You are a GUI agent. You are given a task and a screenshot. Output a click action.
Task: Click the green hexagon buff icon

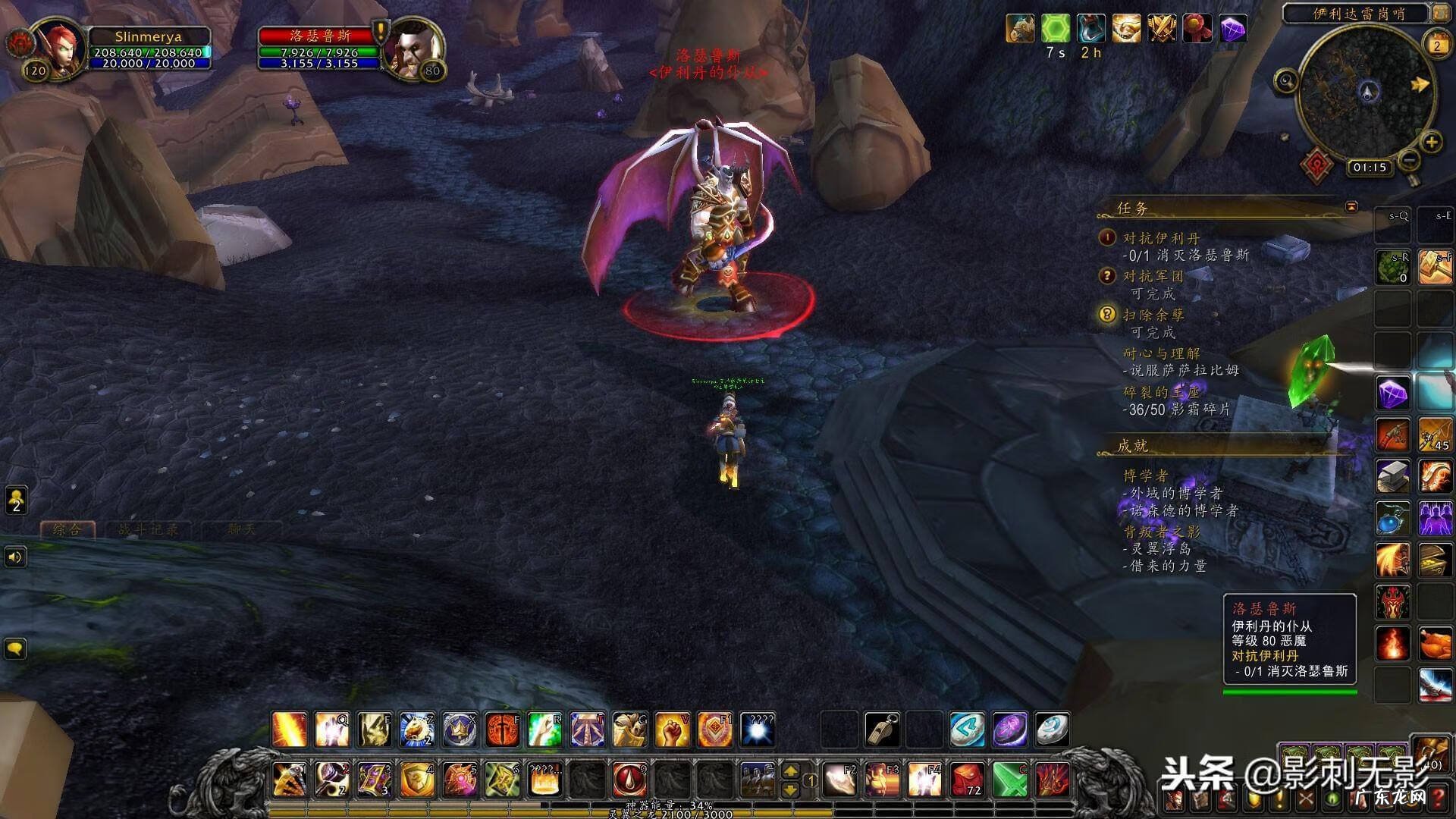tap(1055, 30)
